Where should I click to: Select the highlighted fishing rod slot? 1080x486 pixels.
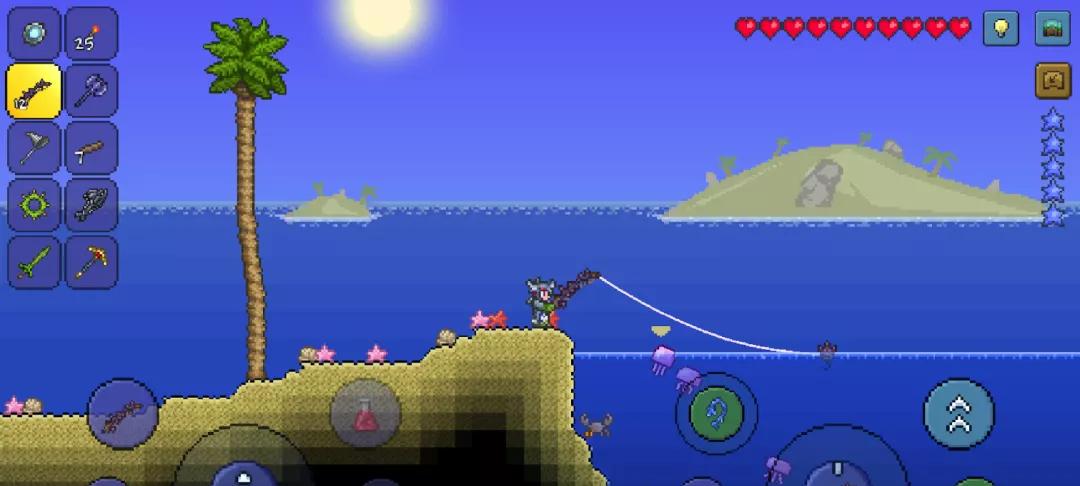(x=34, y=91)
